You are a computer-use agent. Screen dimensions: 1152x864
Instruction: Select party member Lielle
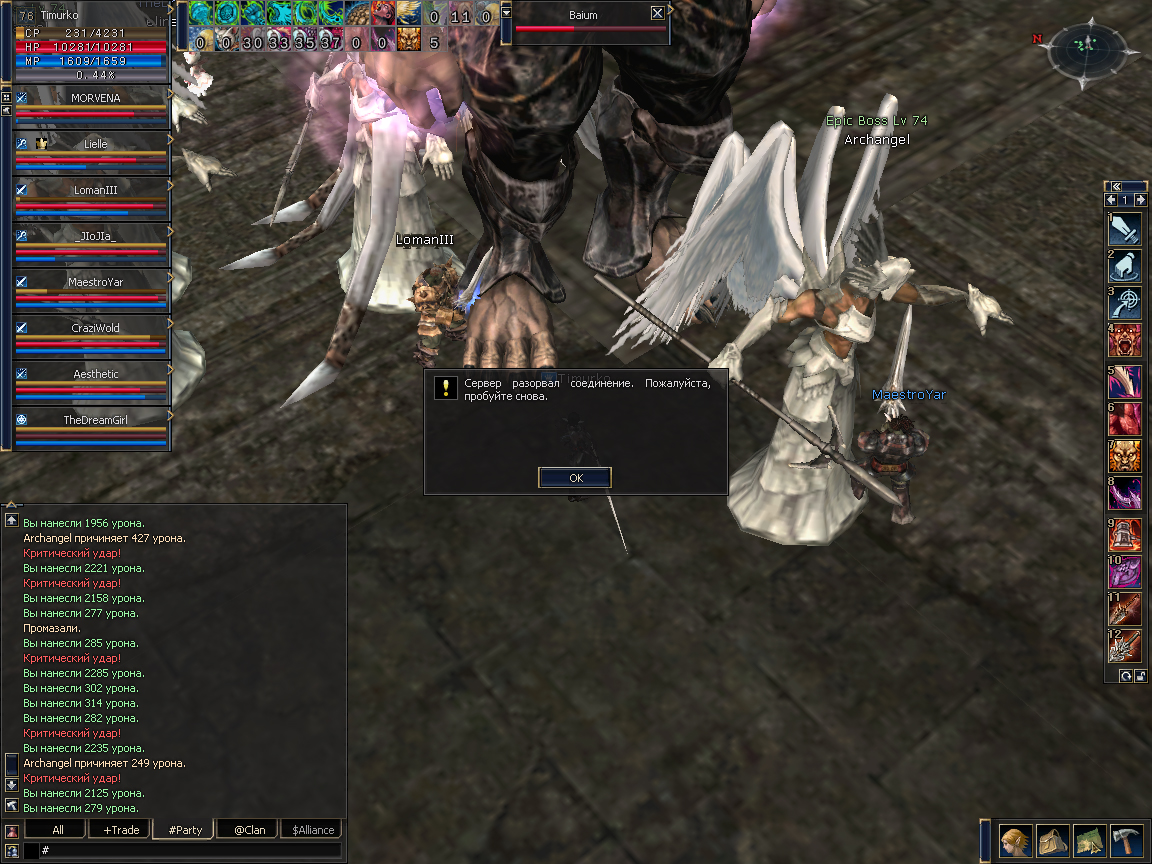click(95, 145)
